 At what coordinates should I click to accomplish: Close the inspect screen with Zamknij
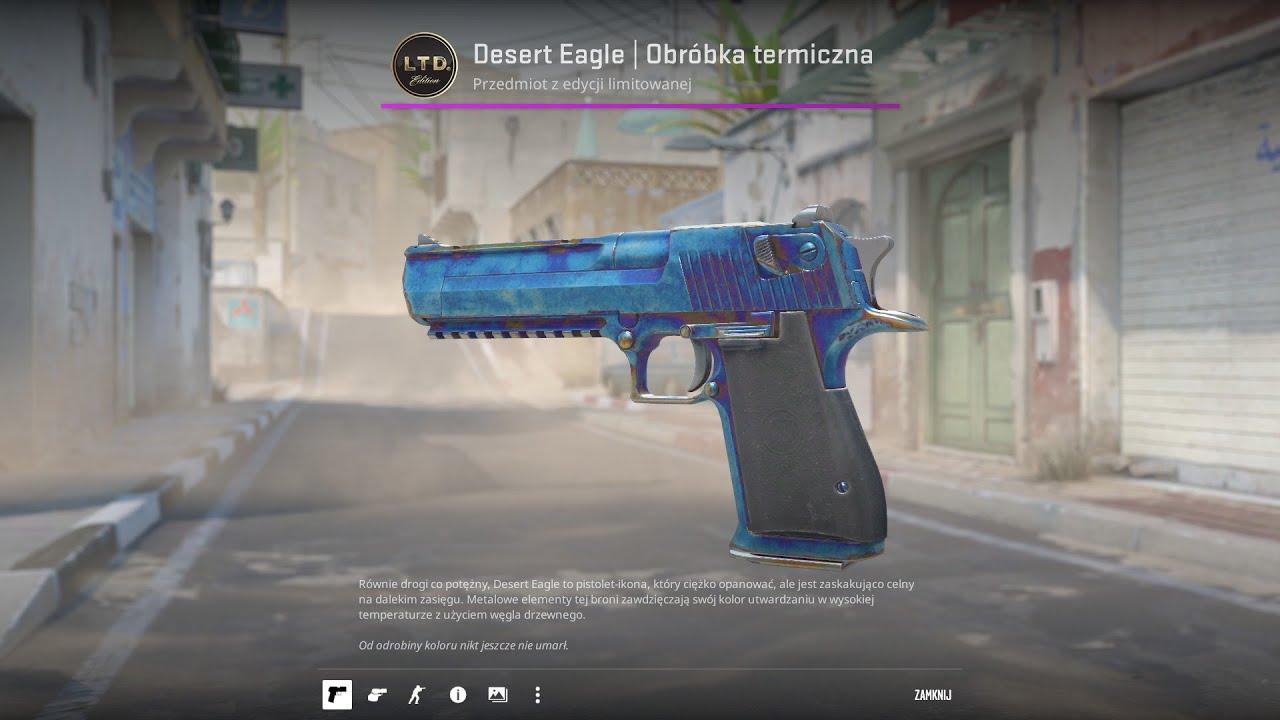point(932,695)
